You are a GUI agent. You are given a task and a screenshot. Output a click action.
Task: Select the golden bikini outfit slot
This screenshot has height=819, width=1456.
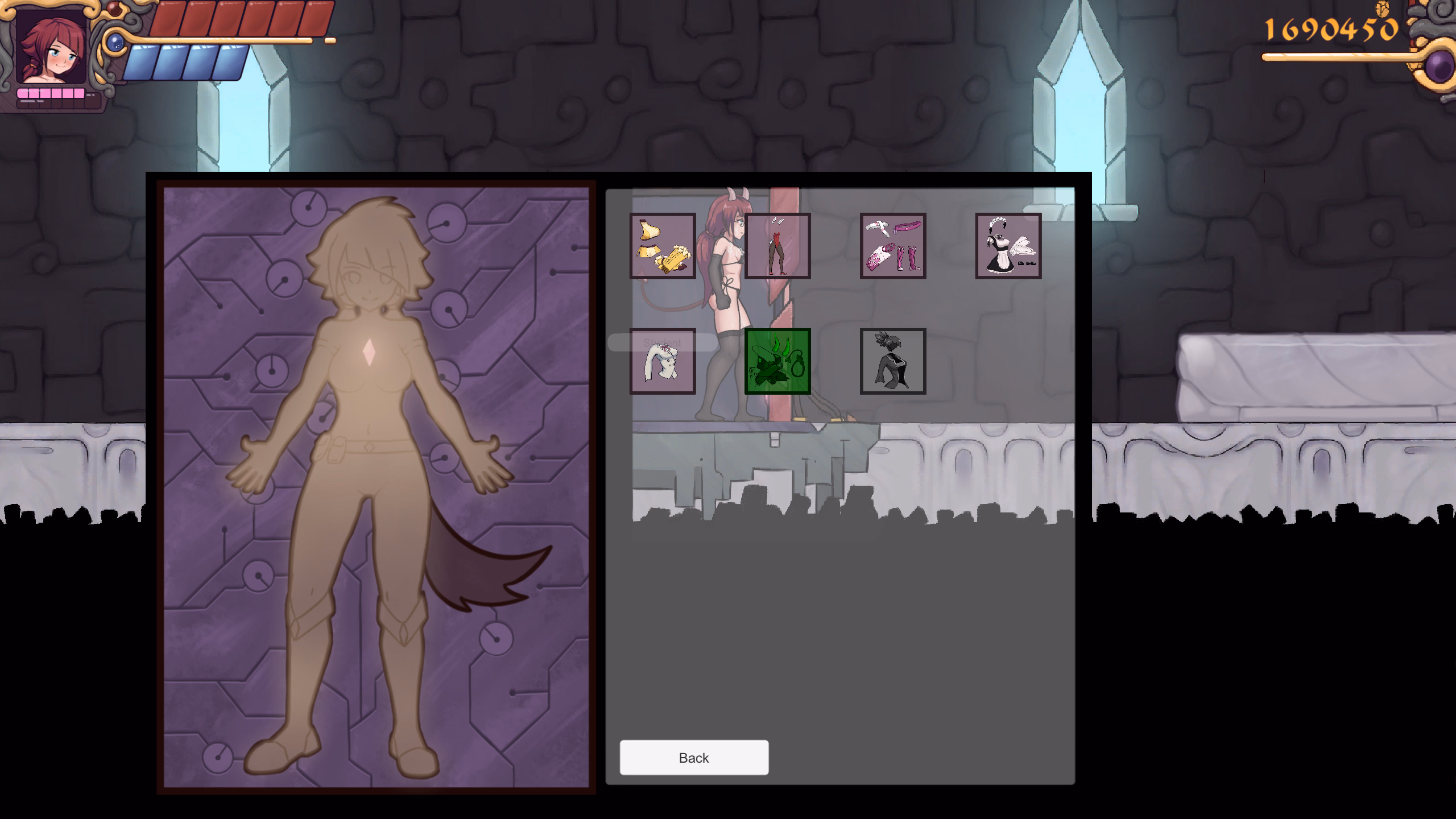pos(663,246)
